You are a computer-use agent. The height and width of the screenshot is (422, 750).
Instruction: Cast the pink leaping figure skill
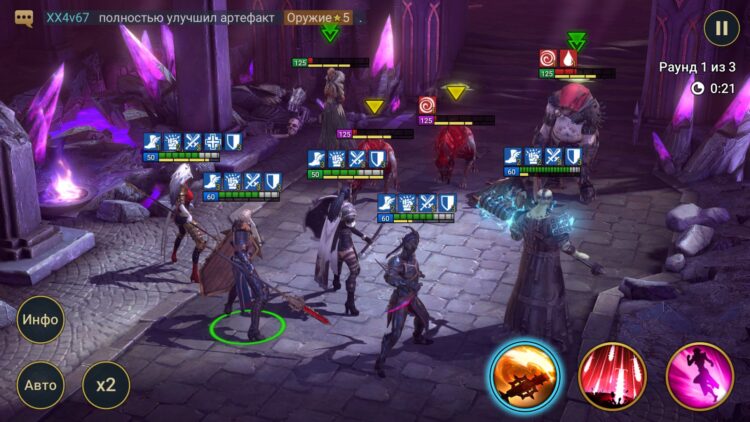tap(700, 376)
